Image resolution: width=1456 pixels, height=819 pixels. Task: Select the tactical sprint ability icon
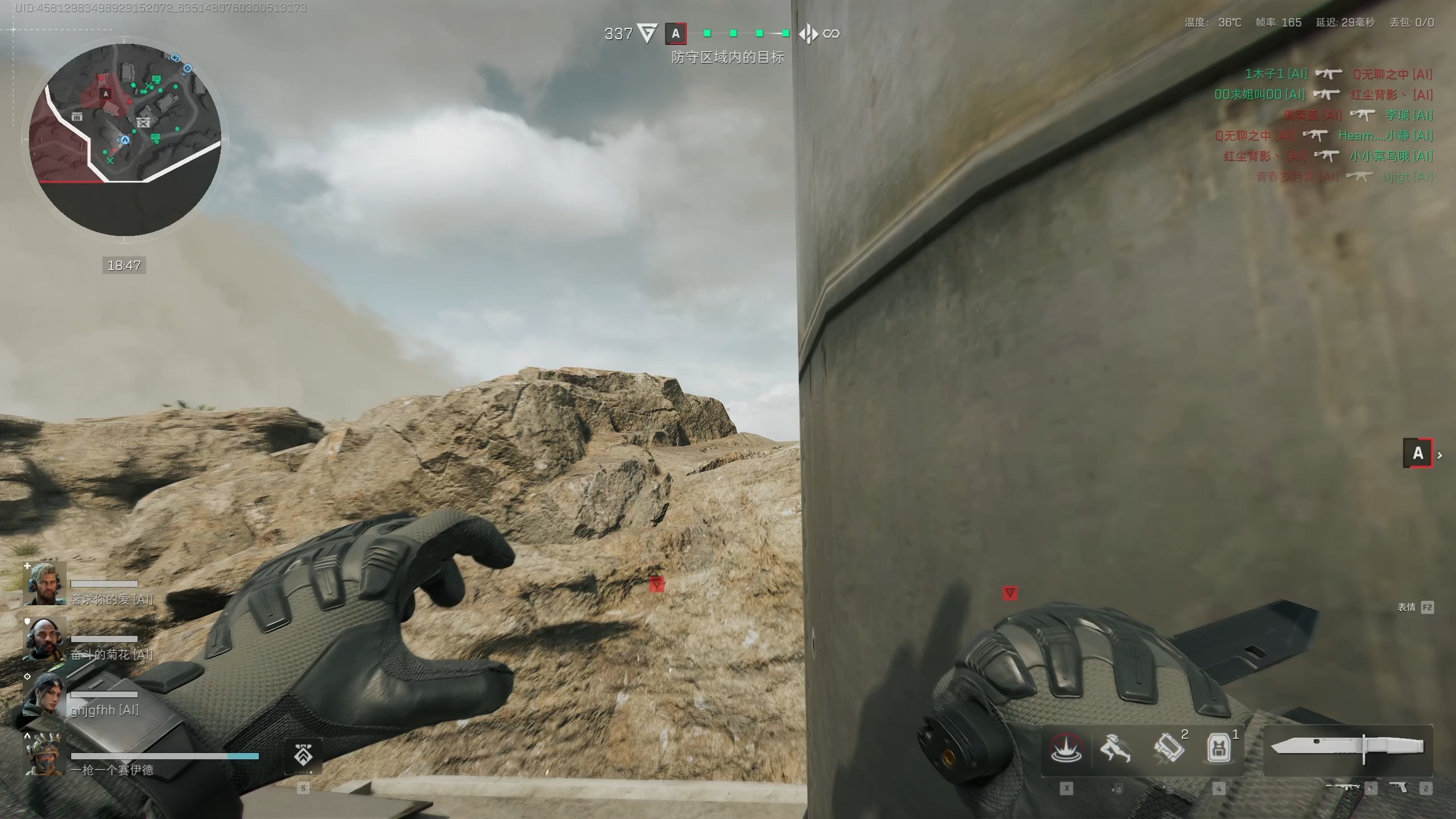pos(1116,750)
